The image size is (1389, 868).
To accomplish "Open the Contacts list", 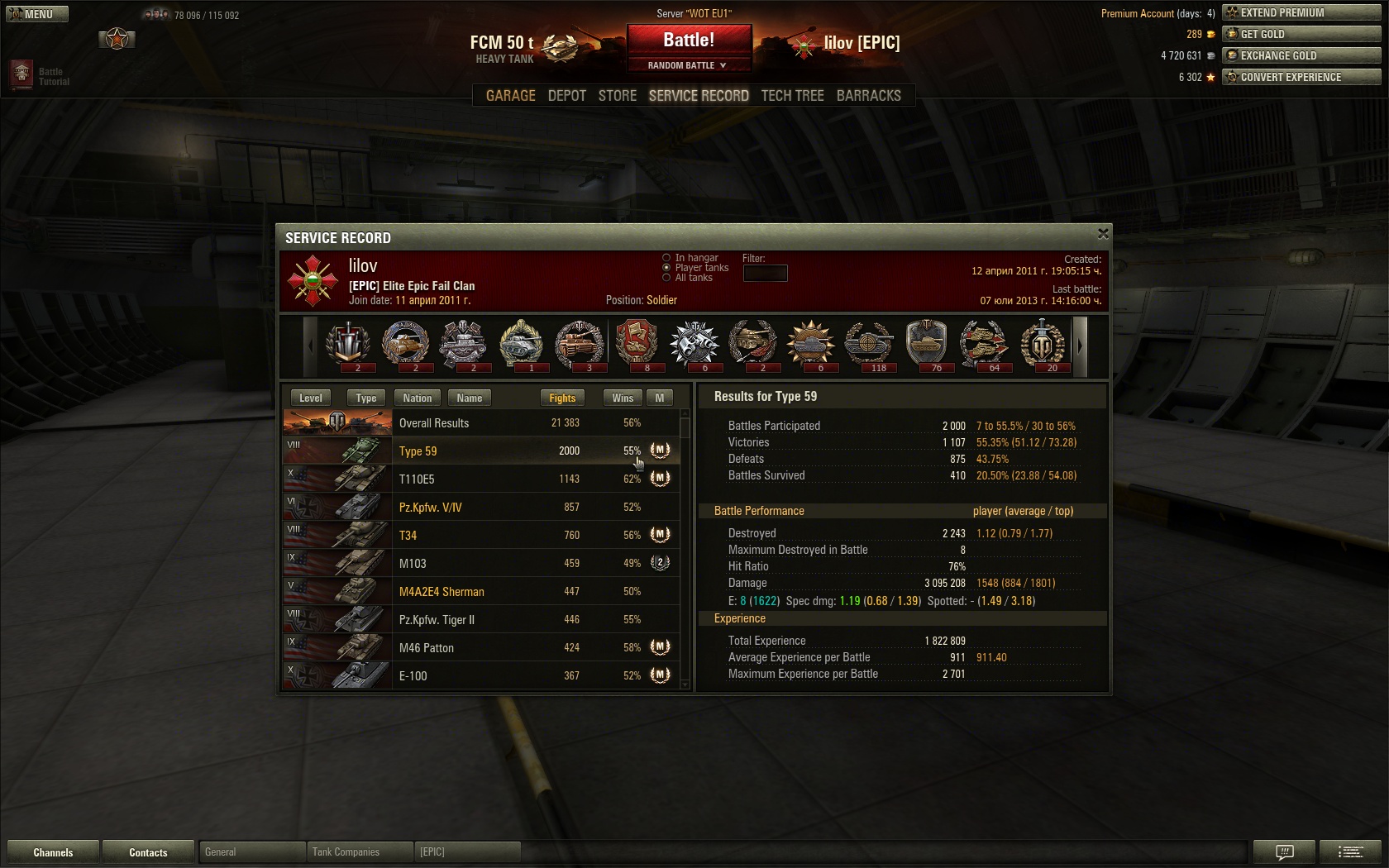I will point(148,852).
